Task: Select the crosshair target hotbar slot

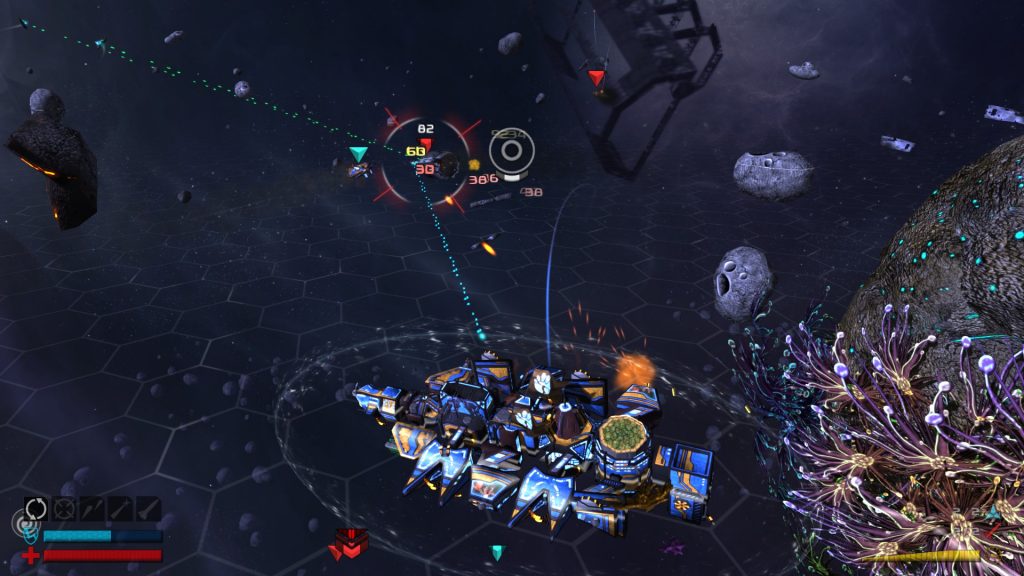Action: (64, 508)
